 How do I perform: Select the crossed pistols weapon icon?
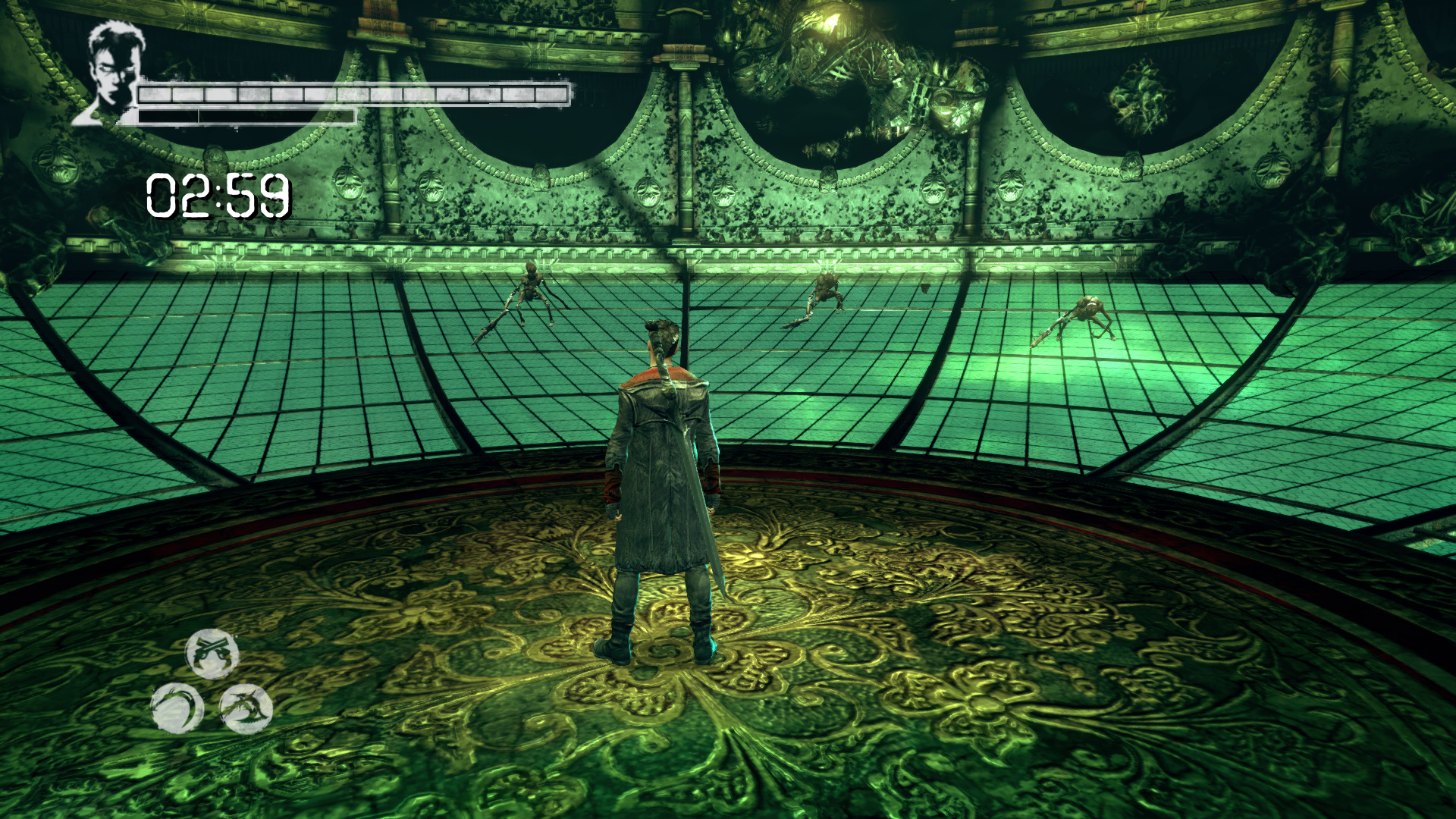tap(212, 653)
